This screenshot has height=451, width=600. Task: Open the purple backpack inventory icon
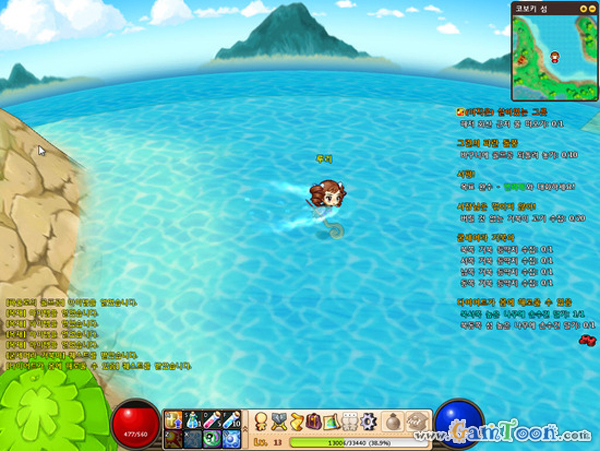(315, 419)
